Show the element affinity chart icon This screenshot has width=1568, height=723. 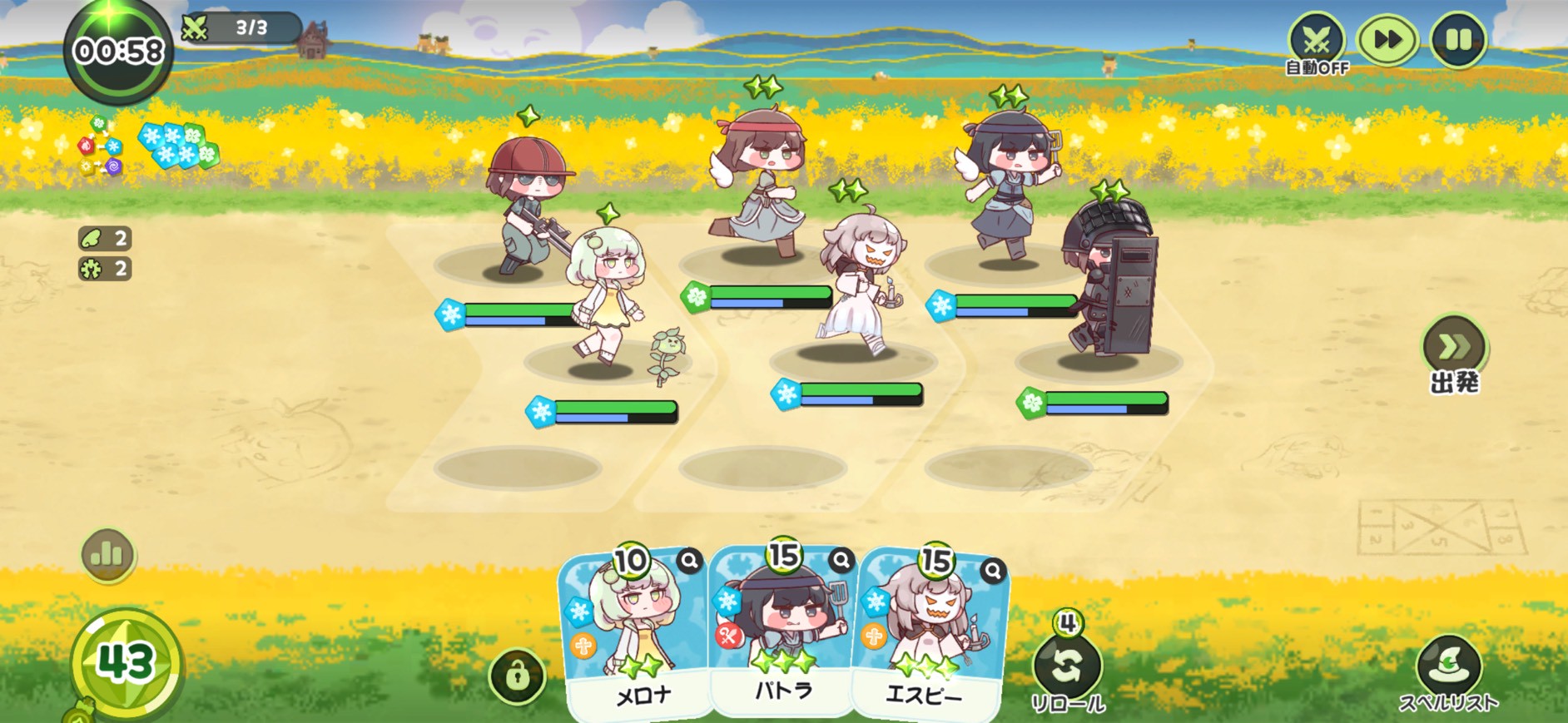(100, 146)
